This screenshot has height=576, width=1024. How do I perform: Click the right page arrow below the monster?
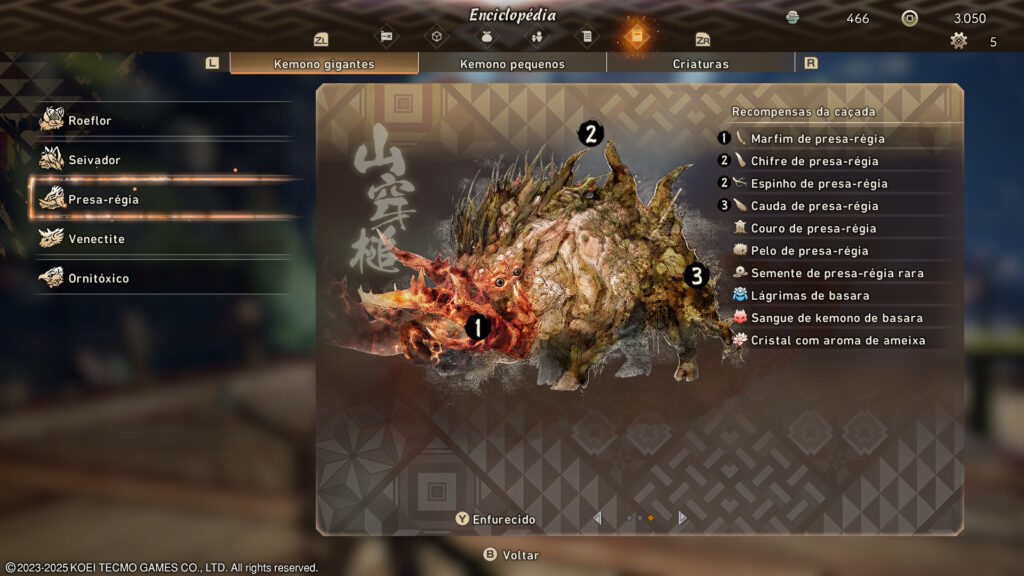click(x=682, y=518)
